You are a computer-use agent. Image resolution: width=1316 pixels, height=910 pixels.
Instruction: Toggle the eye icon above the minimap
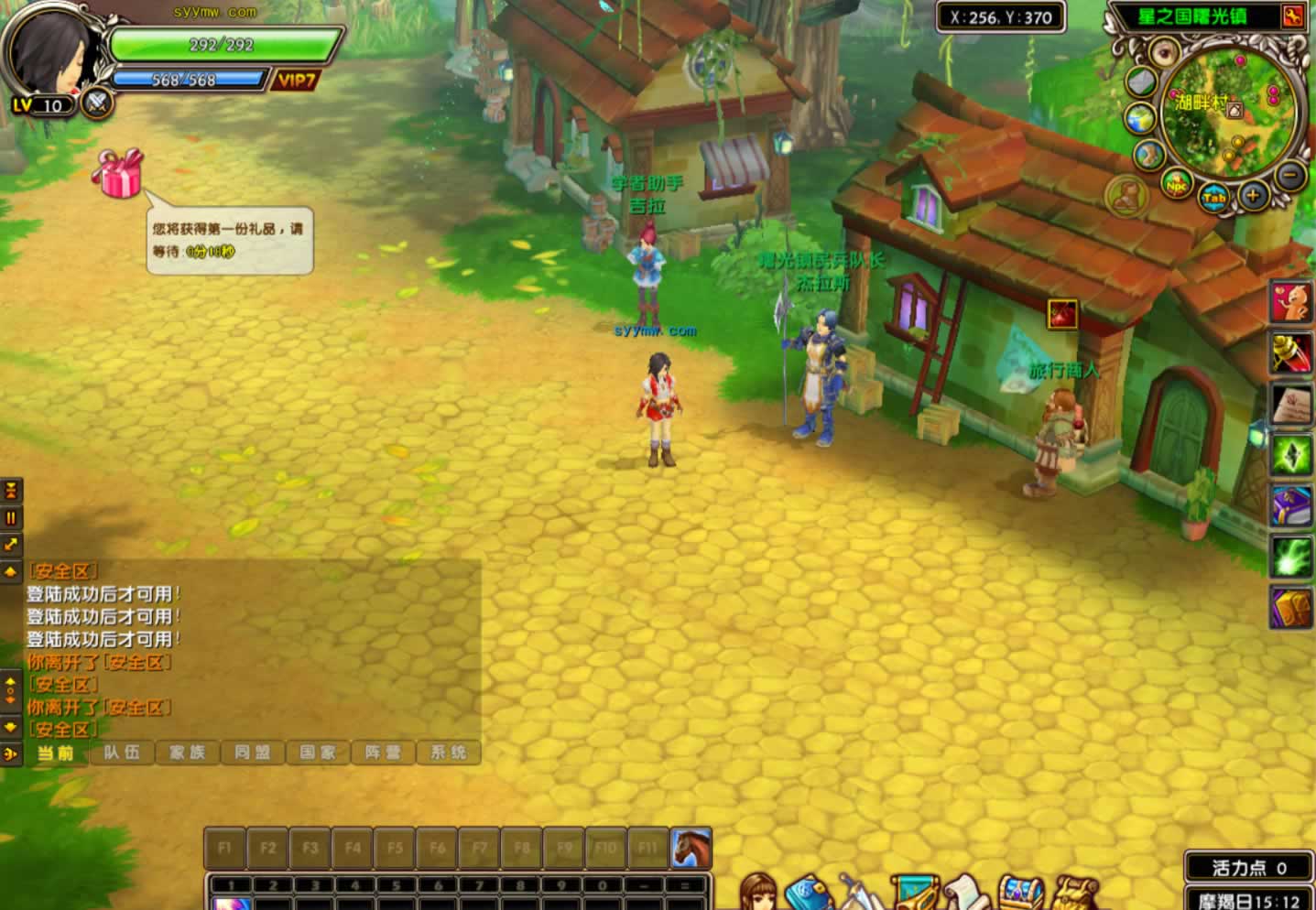click(x=1164, y=51)
